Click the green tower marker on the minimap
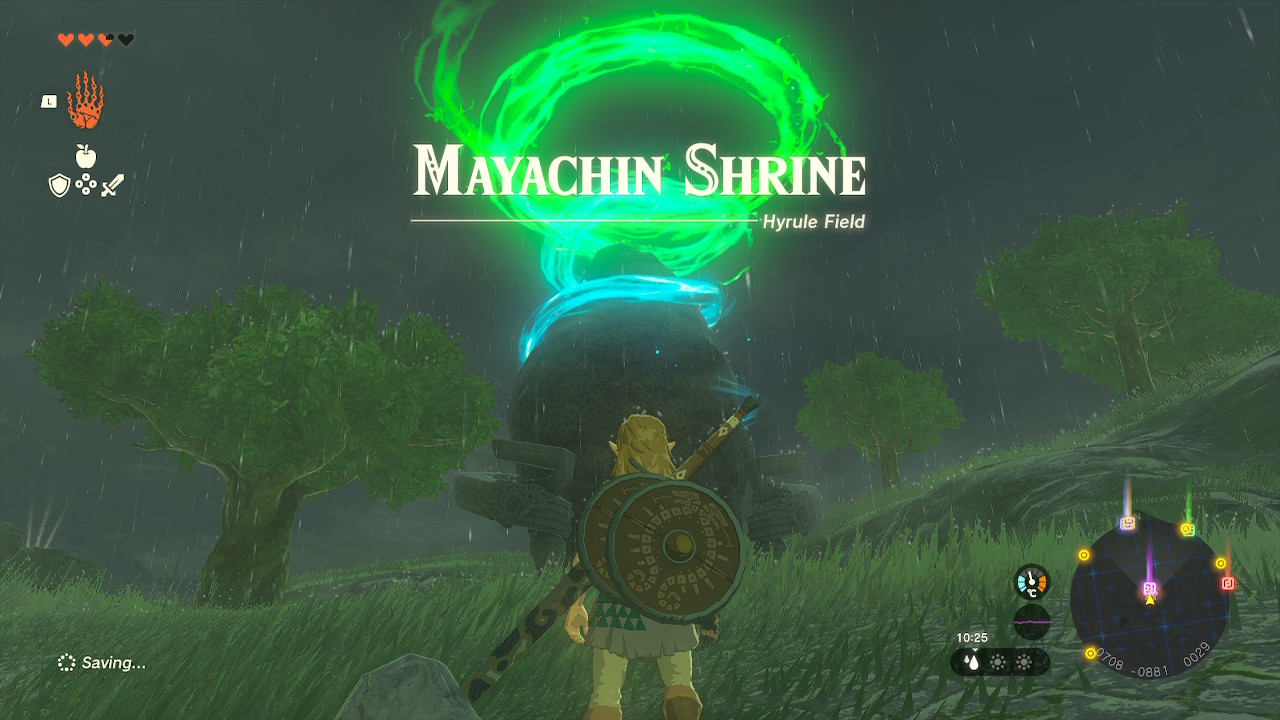The image size is (1280, 720). pyautogui.click(x=1188, y=529)
